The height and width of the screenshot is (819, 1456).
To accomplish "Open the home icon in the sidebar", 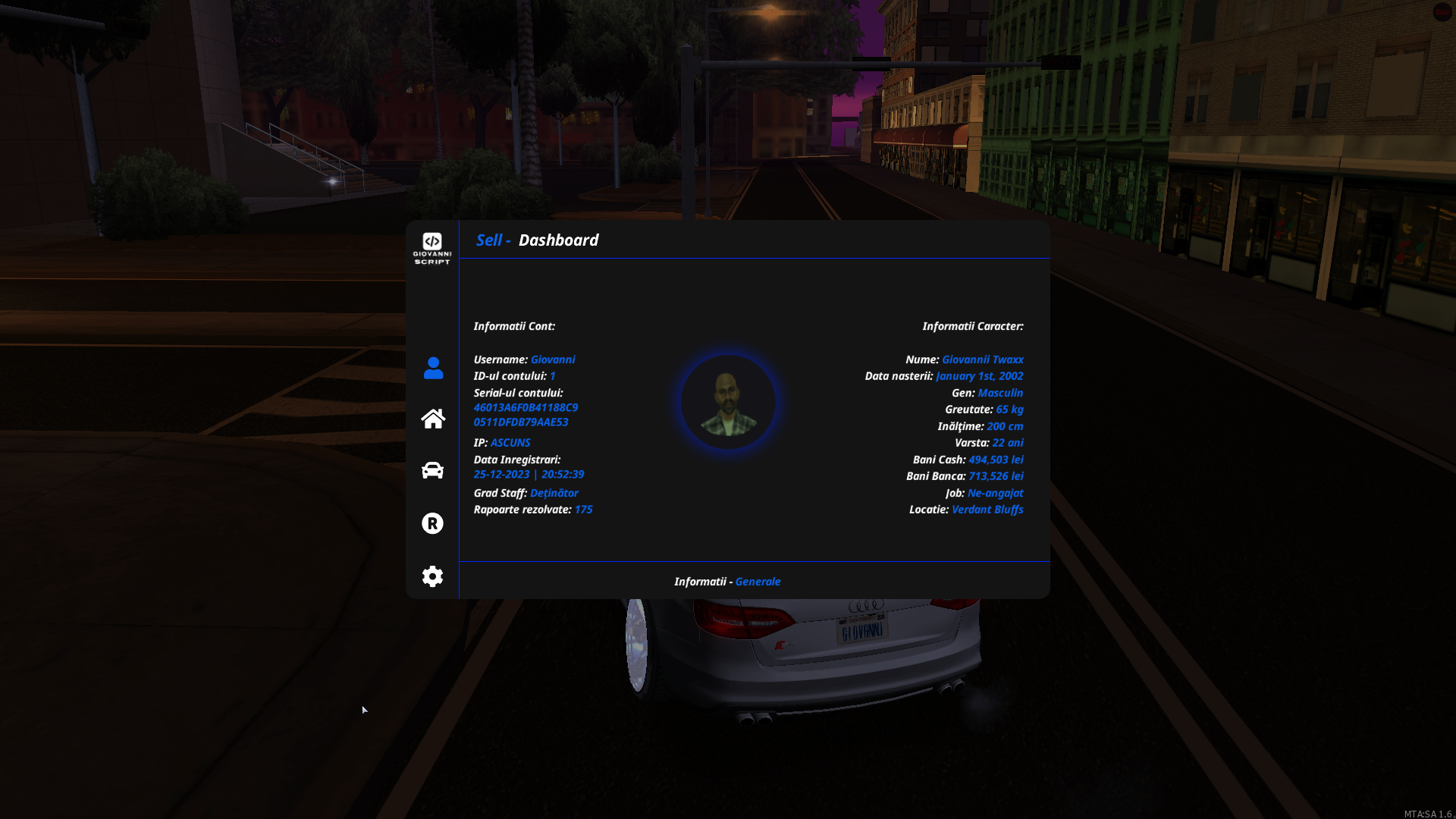I will pyautogui.click(x=432, y=418).
